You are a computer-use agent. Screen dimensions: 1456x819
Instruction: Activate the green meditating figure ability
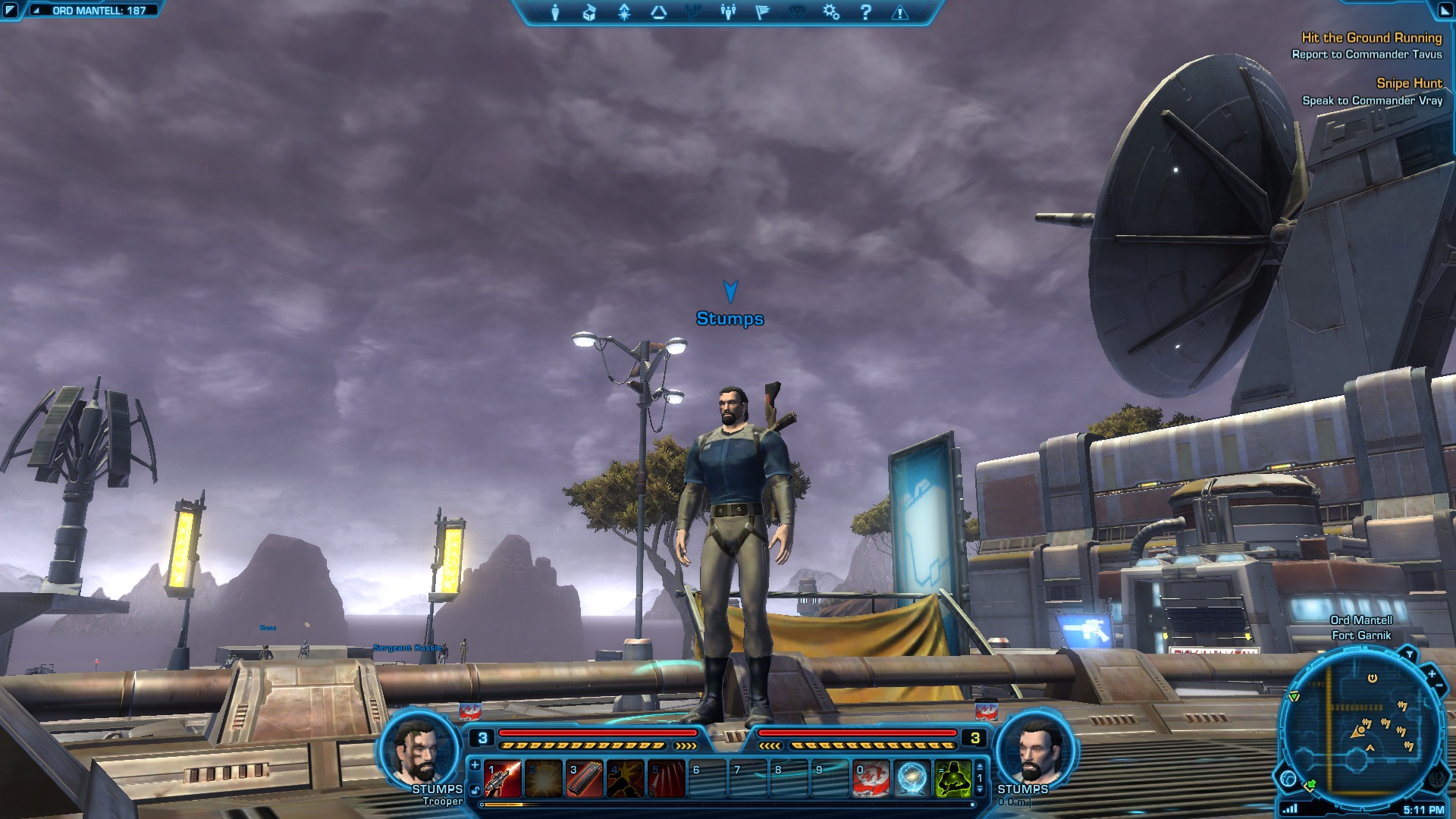(952, 780)
